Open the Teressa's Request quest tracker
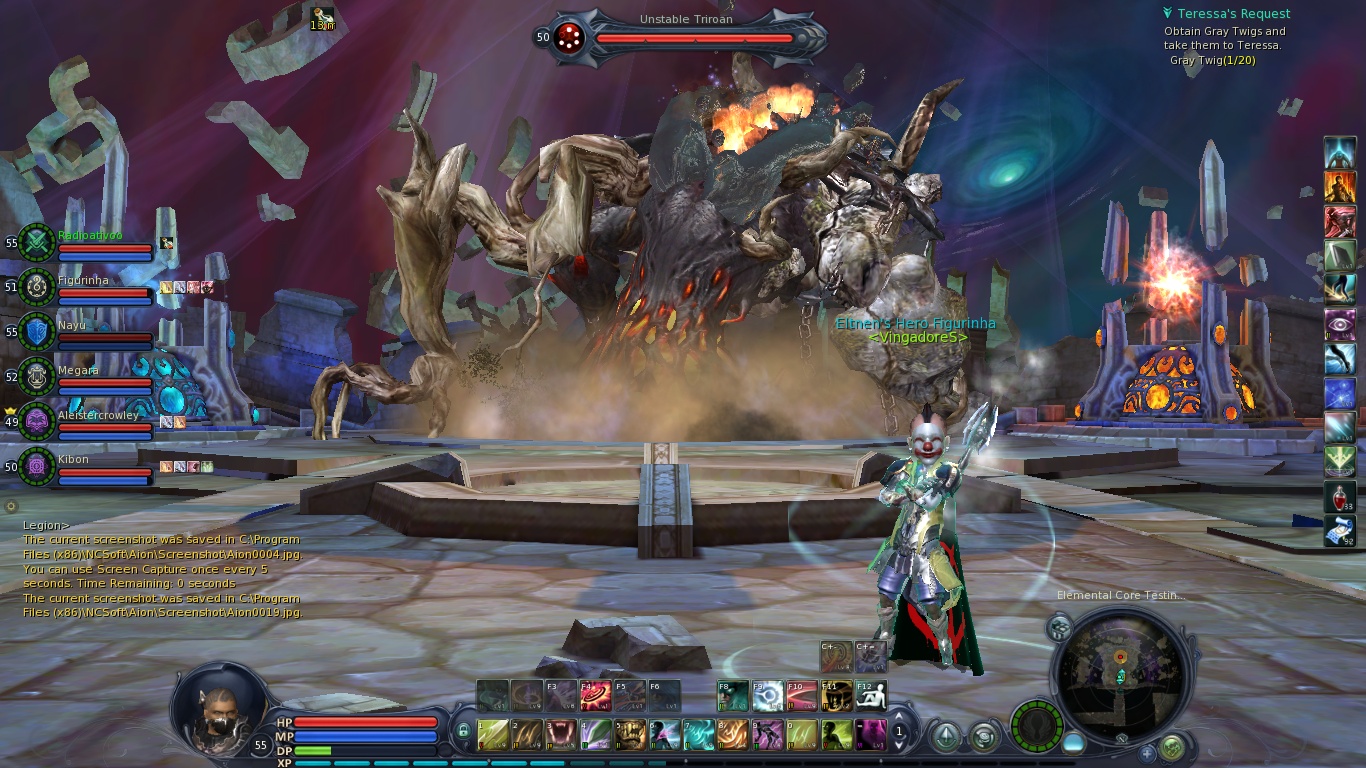 coord(1233,14)
